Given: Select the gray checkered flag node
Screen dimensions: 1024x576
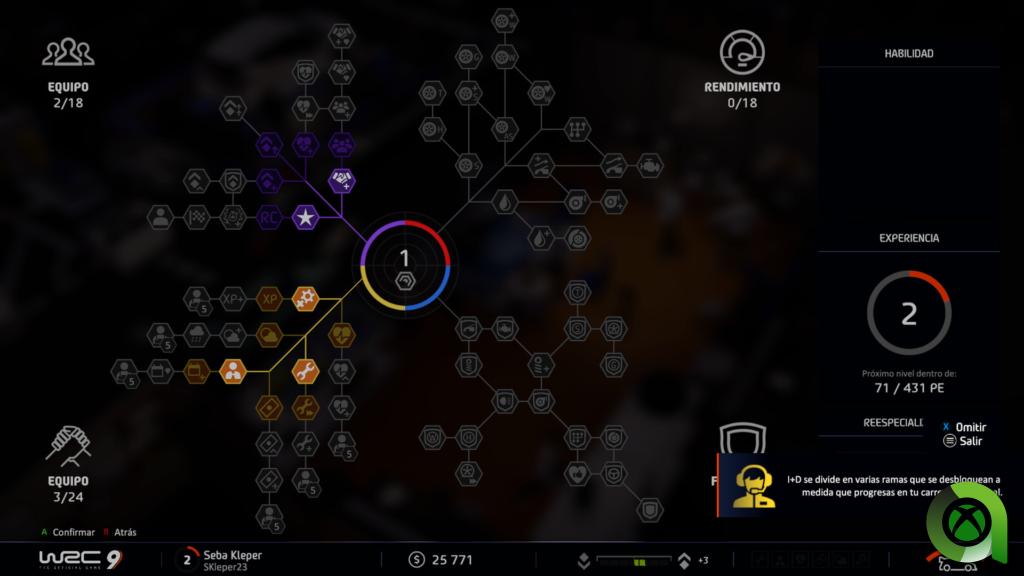Looking at the screenshot, I should (x=196, y=216).
